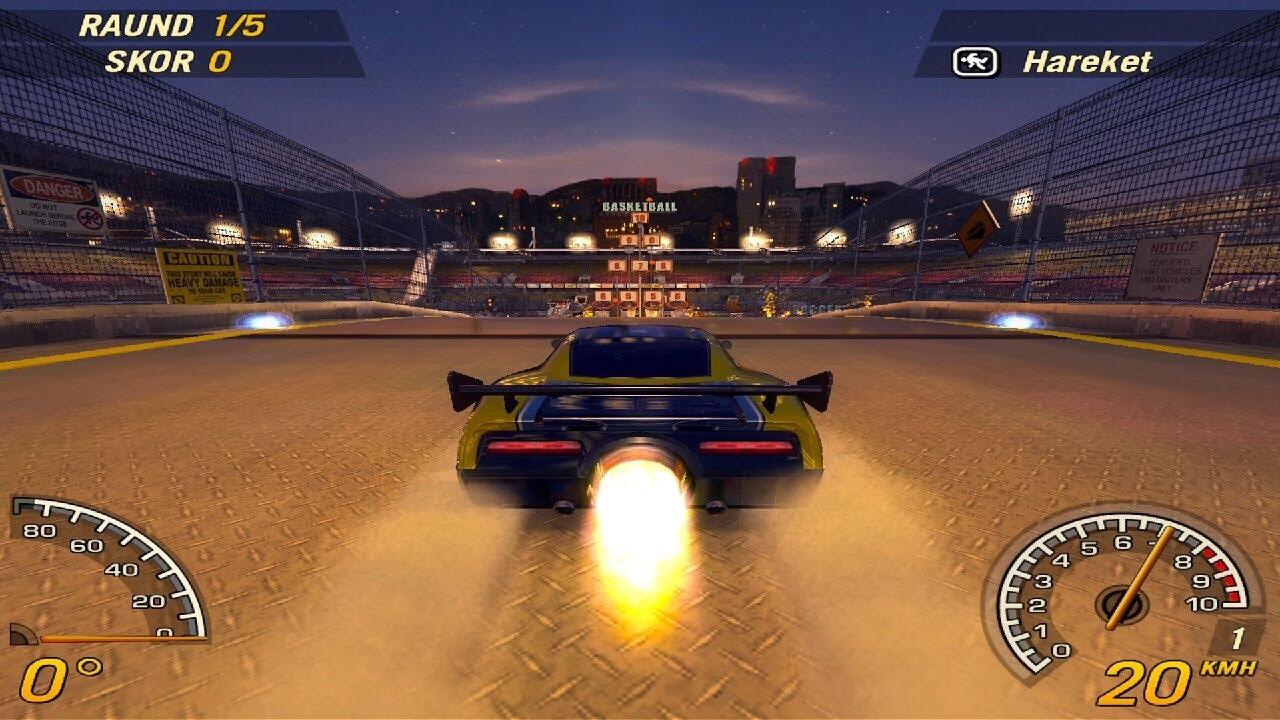Click the Hareket driver-launch icon
Screen dimensions: 1280x720
tap(975, 62)
